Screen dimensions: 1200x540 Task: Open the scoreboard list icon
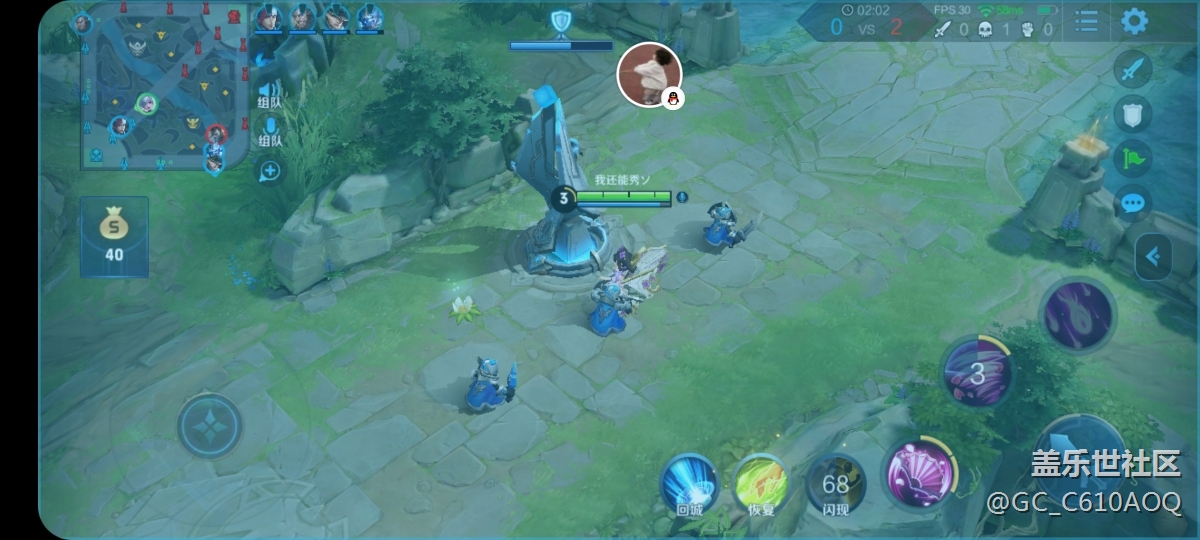(1086, 21)
